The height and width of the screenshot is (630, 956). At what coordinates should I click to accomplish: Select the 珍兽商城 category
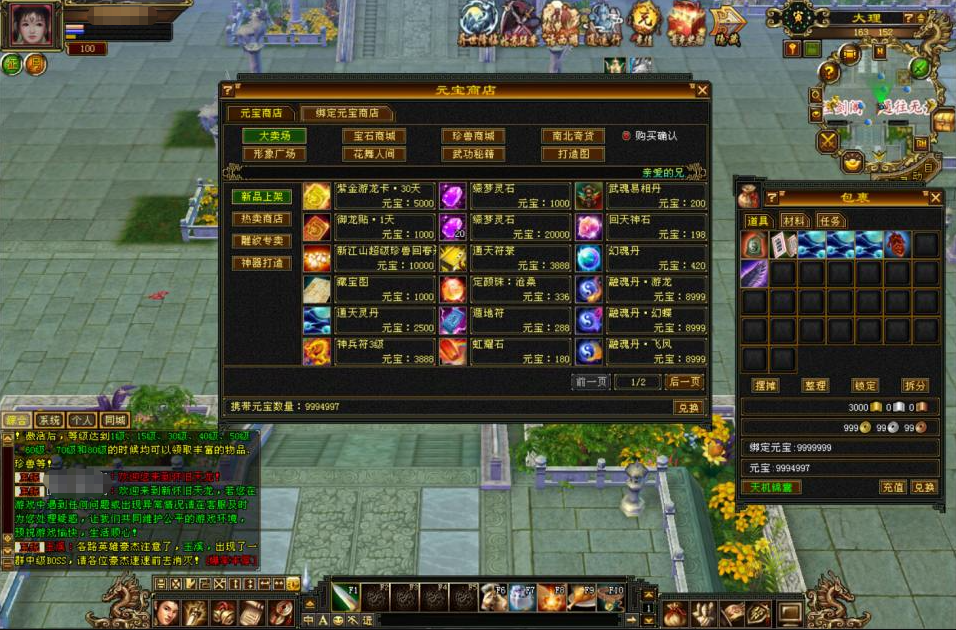click(x=473, y=136)
